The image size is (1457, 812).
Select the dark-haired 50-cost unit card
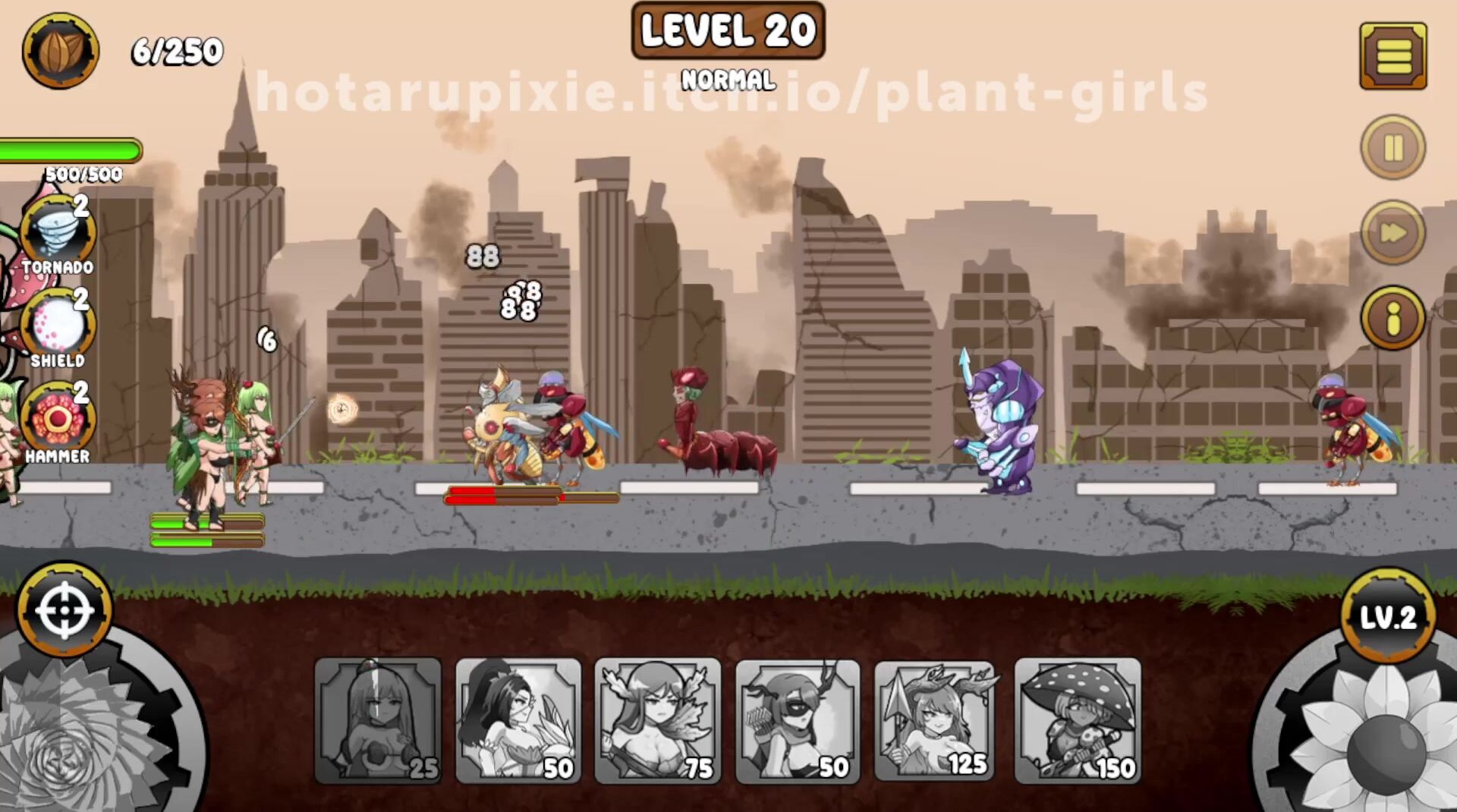[x=518, y=720]
